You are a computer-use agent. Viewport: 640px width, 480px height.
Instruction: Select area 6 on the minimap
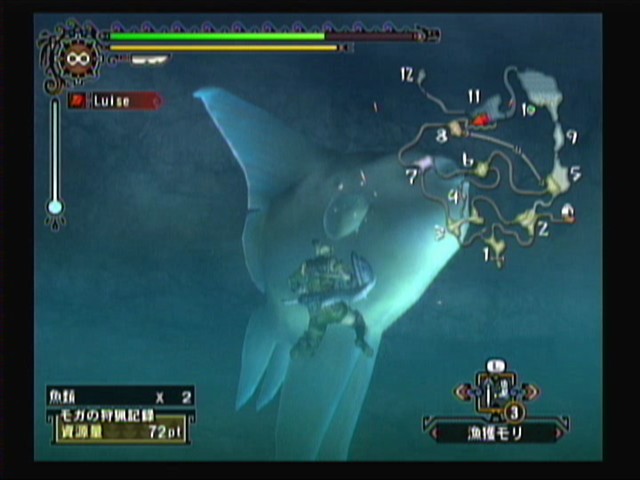(x=481, y=168)
